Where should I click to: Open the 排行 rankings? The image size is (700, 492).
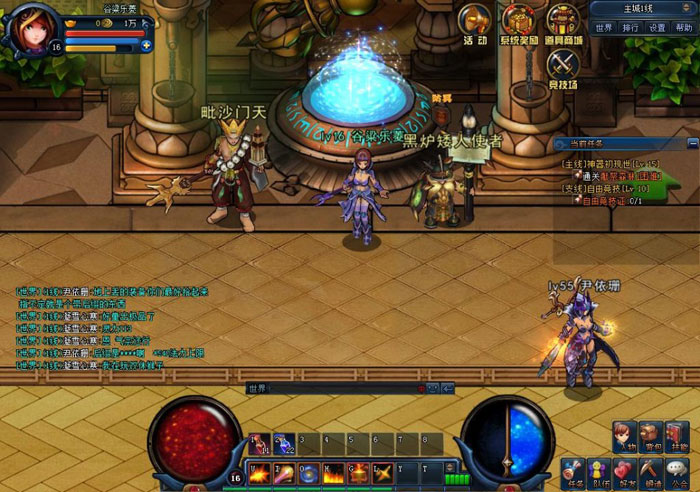tap(630, 28)
